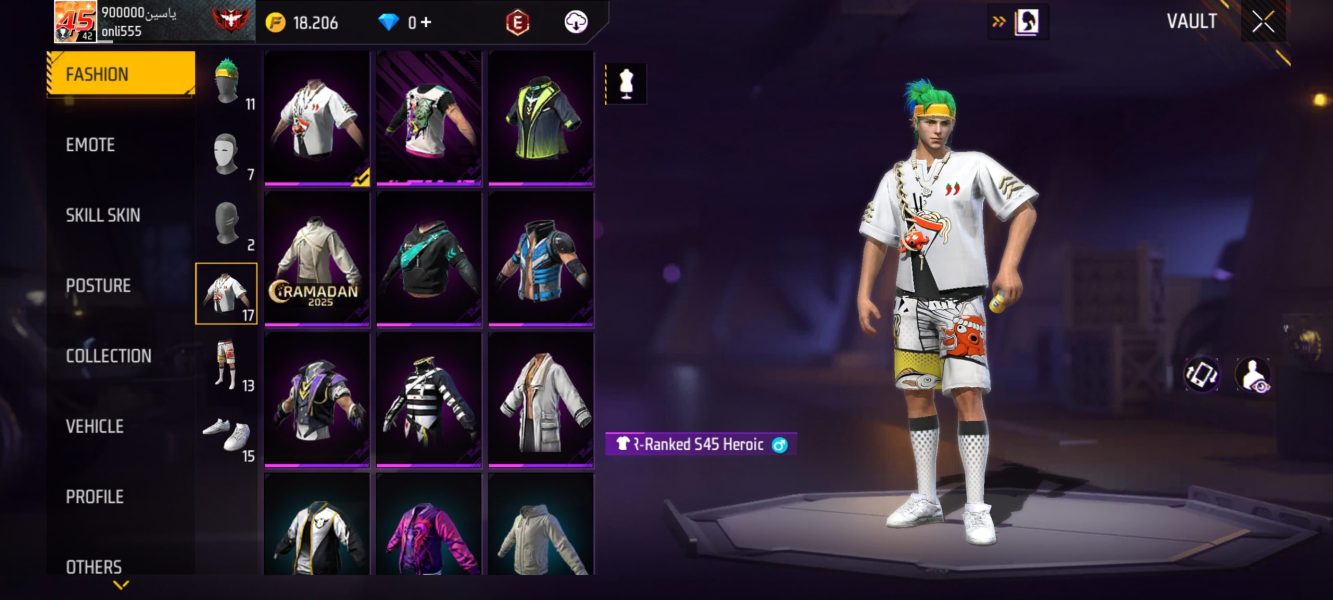Choose the pink and purple jacket
The width and height of the screenshot is (1333, 600).
click(x=429, y=525)
